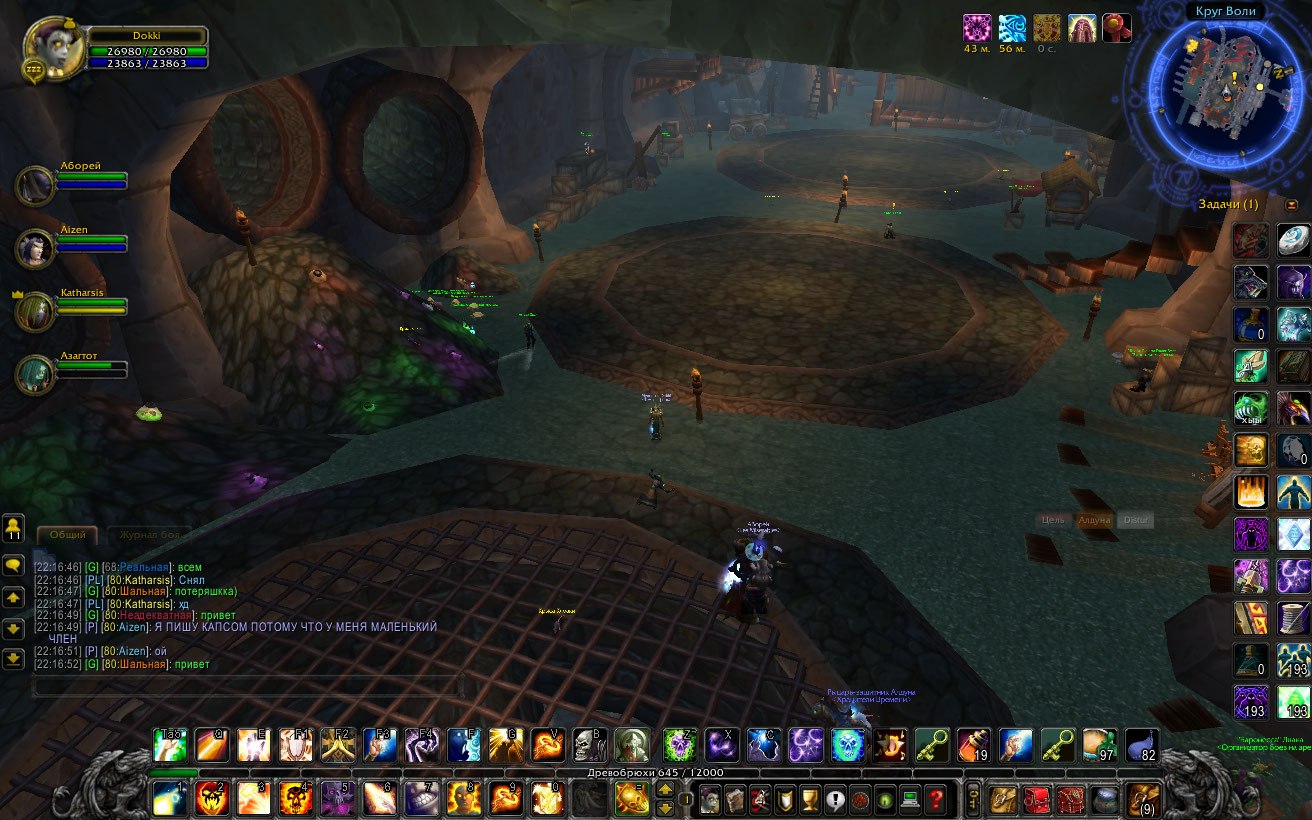Use the potion stack showing 19
The width and height of the screenshot is (1312, 820).
[974, 745]
